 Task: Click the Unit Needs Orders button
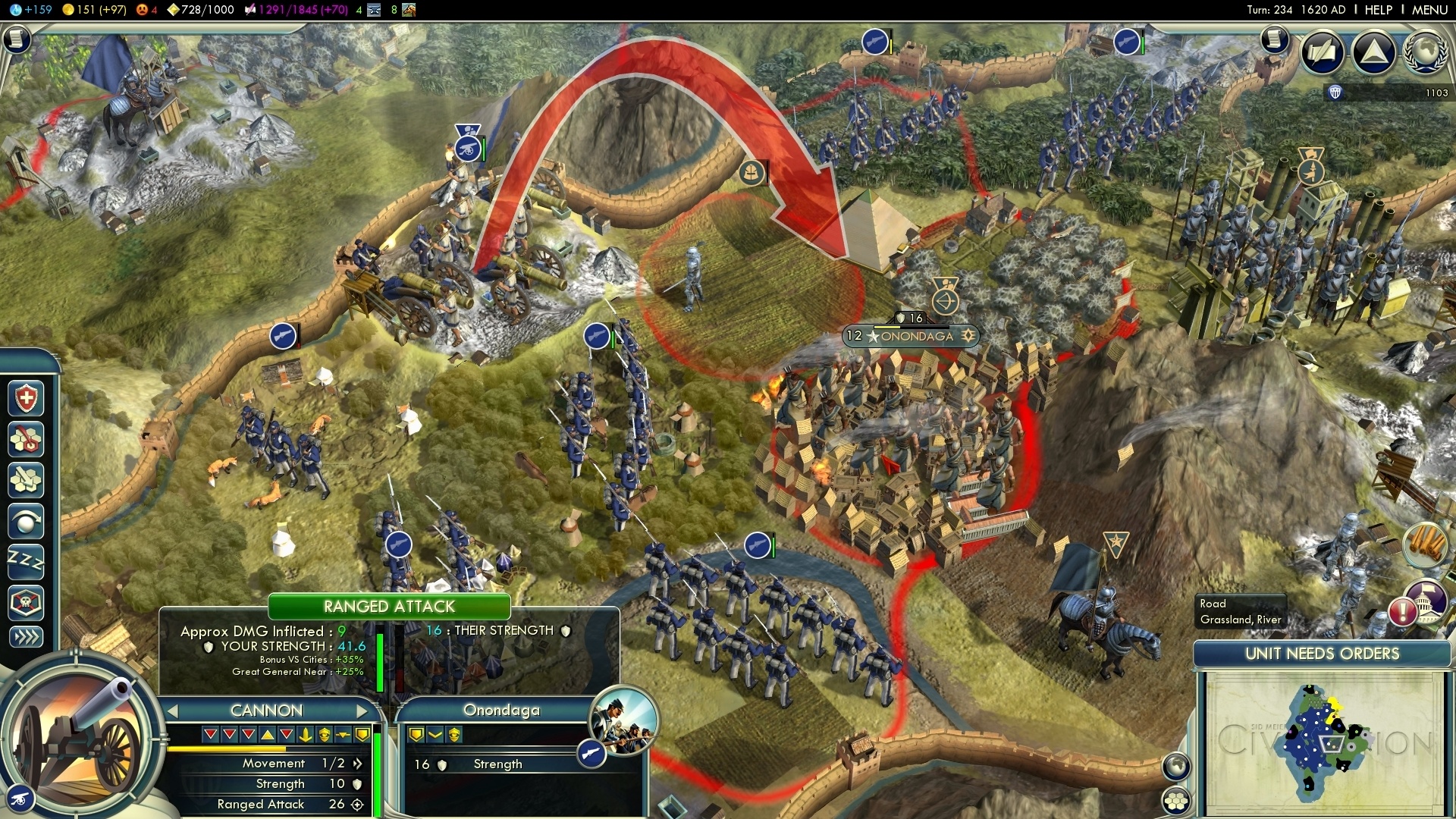tap(1322, 654)
